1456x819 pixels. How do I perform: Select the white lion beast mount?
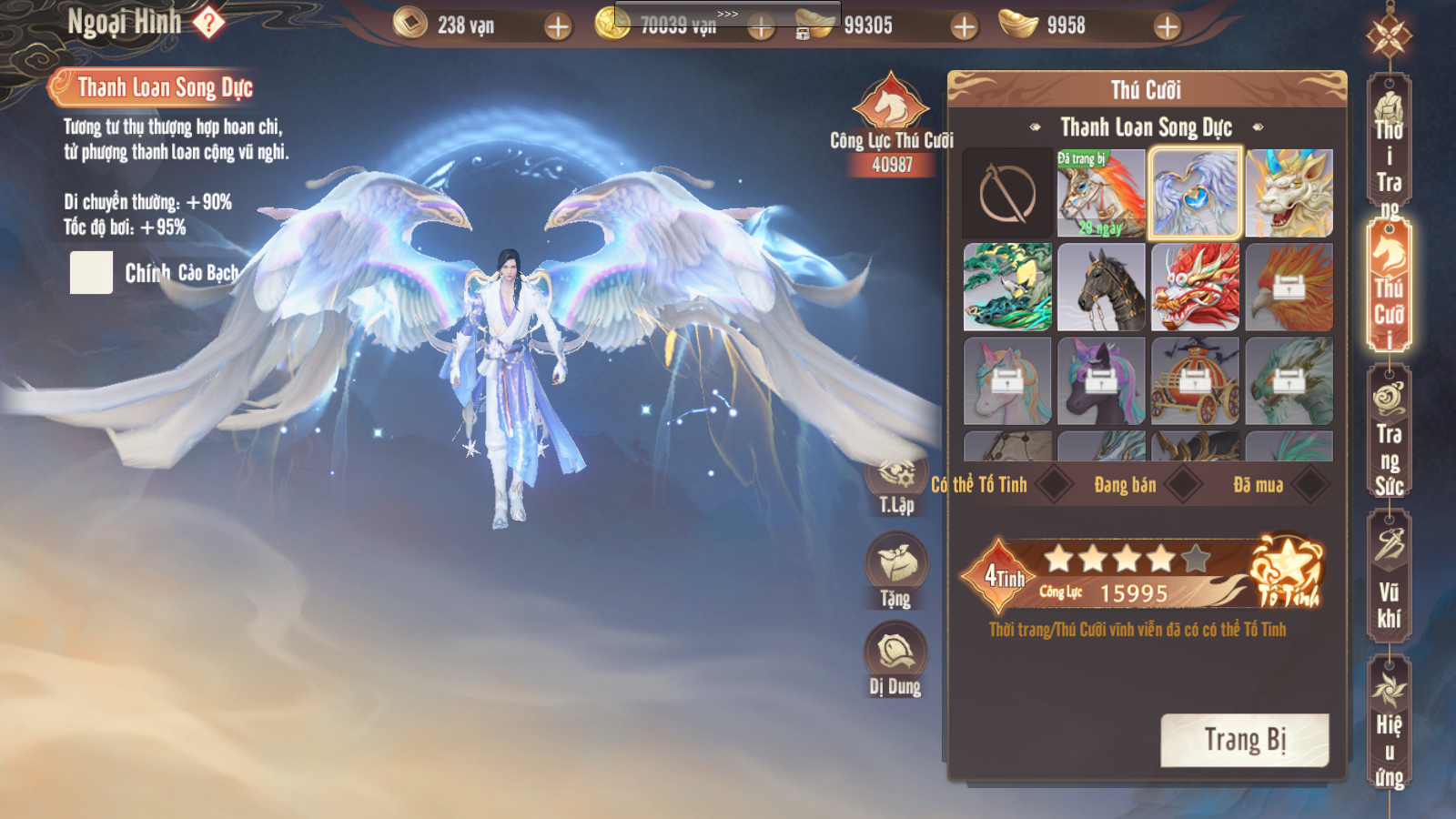(1289, 193)
